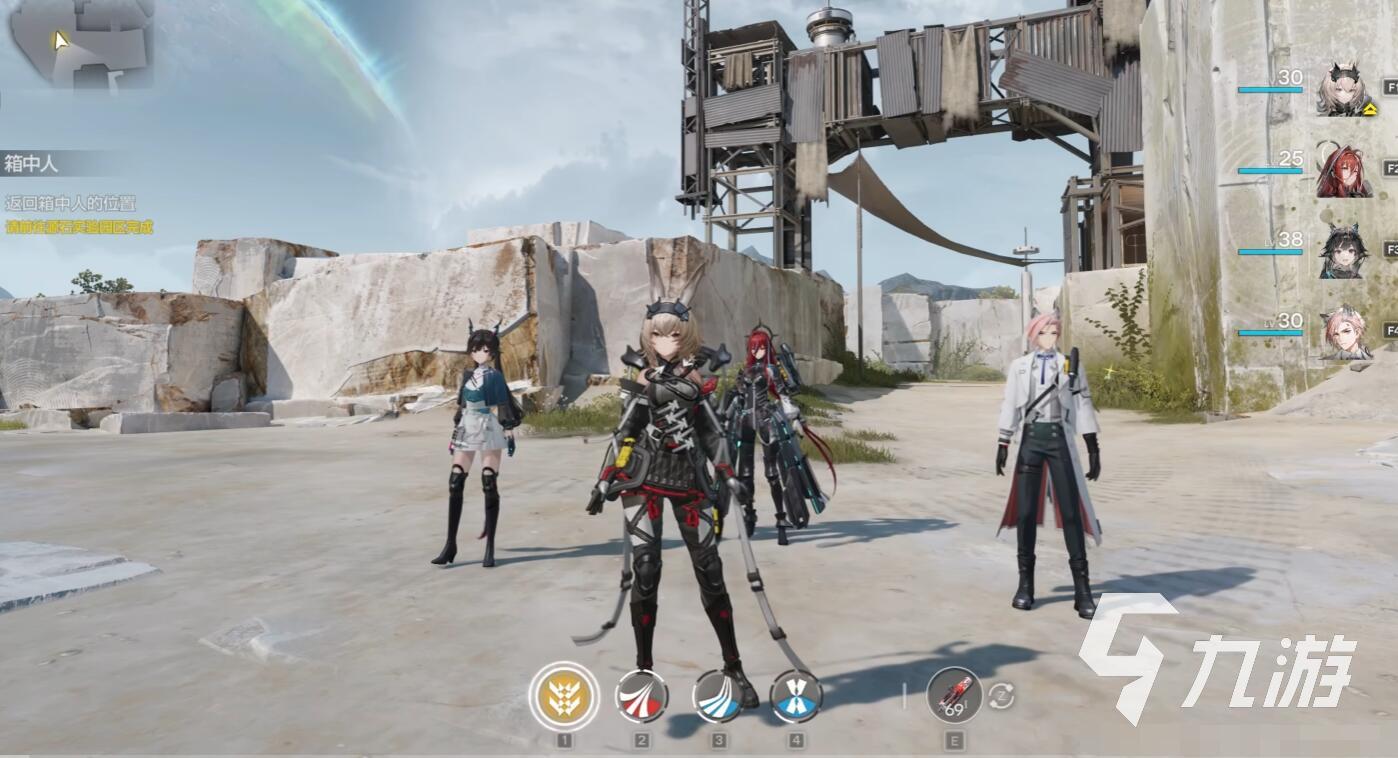Screen dimensions: 1398x758
Task: Use the red and white streak skill
Action: point(641,696)
